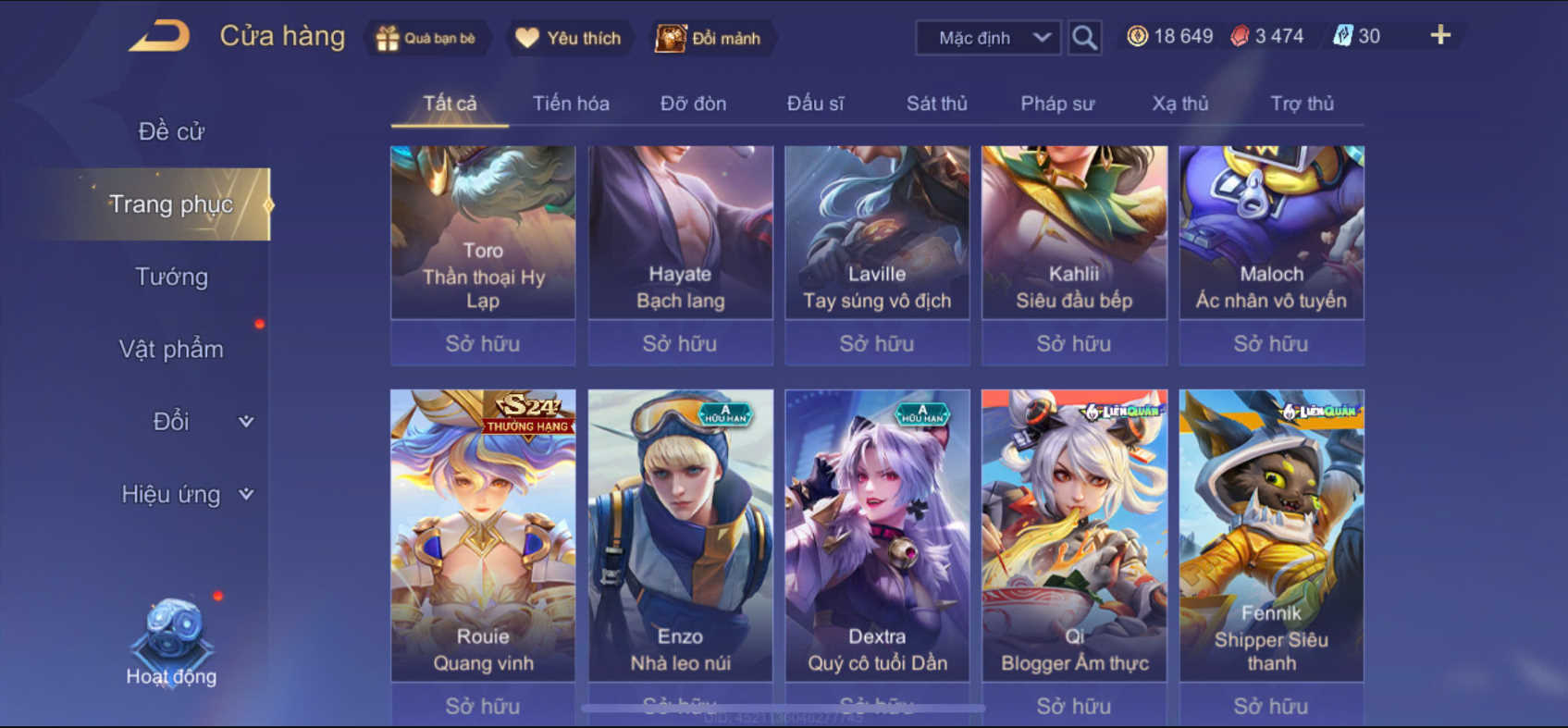Click the plus icon to add currency
This screenshot has height=728, width=1568.
(x=1439, y=35)
